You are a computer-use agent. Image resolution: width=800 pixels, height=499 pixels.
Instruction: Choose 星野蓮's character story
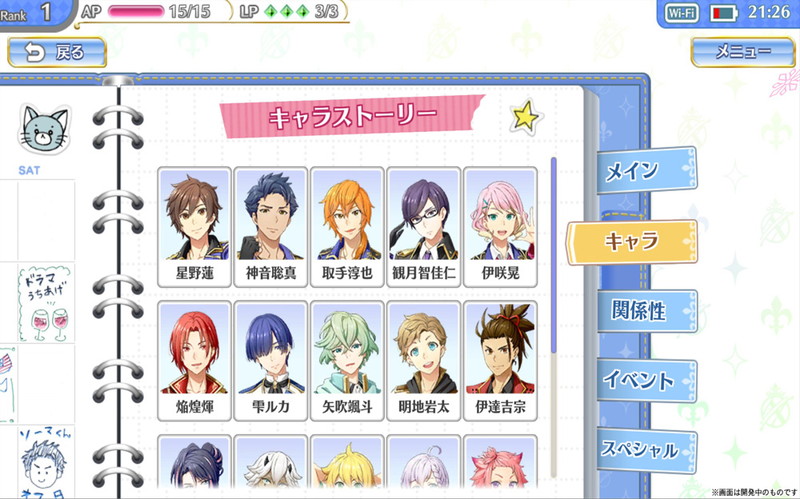[194, 227]
